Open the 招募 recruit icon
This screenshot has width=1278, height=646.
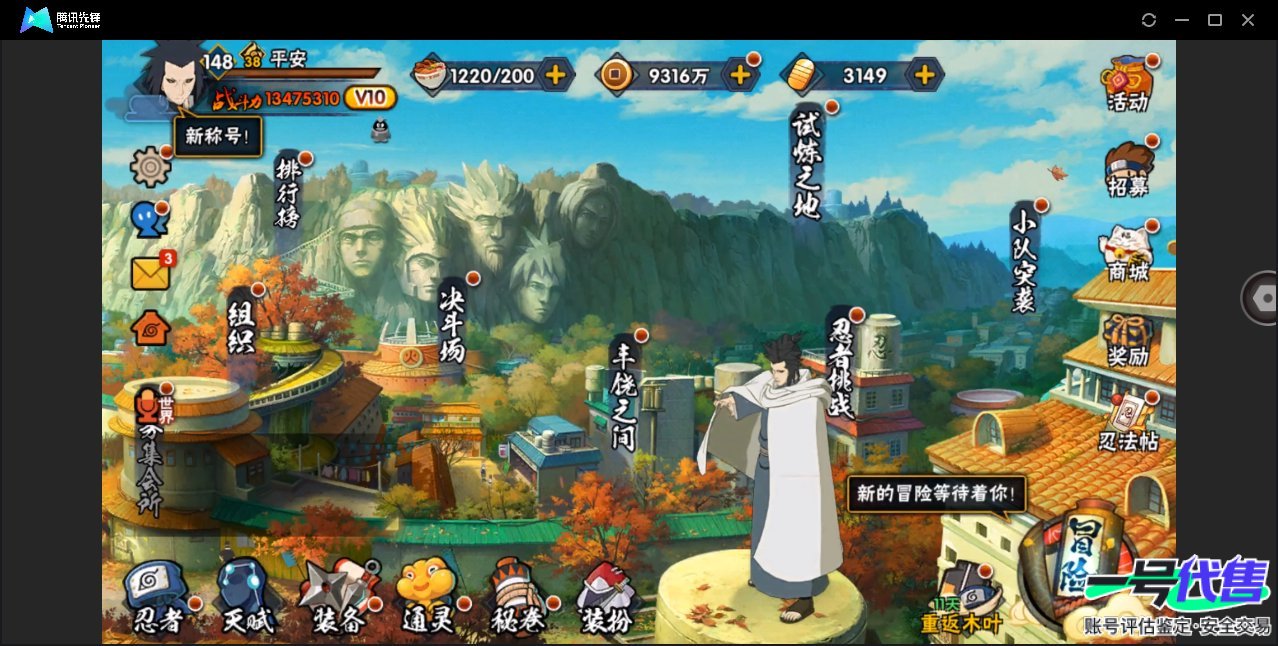[x=1127, y=168]
